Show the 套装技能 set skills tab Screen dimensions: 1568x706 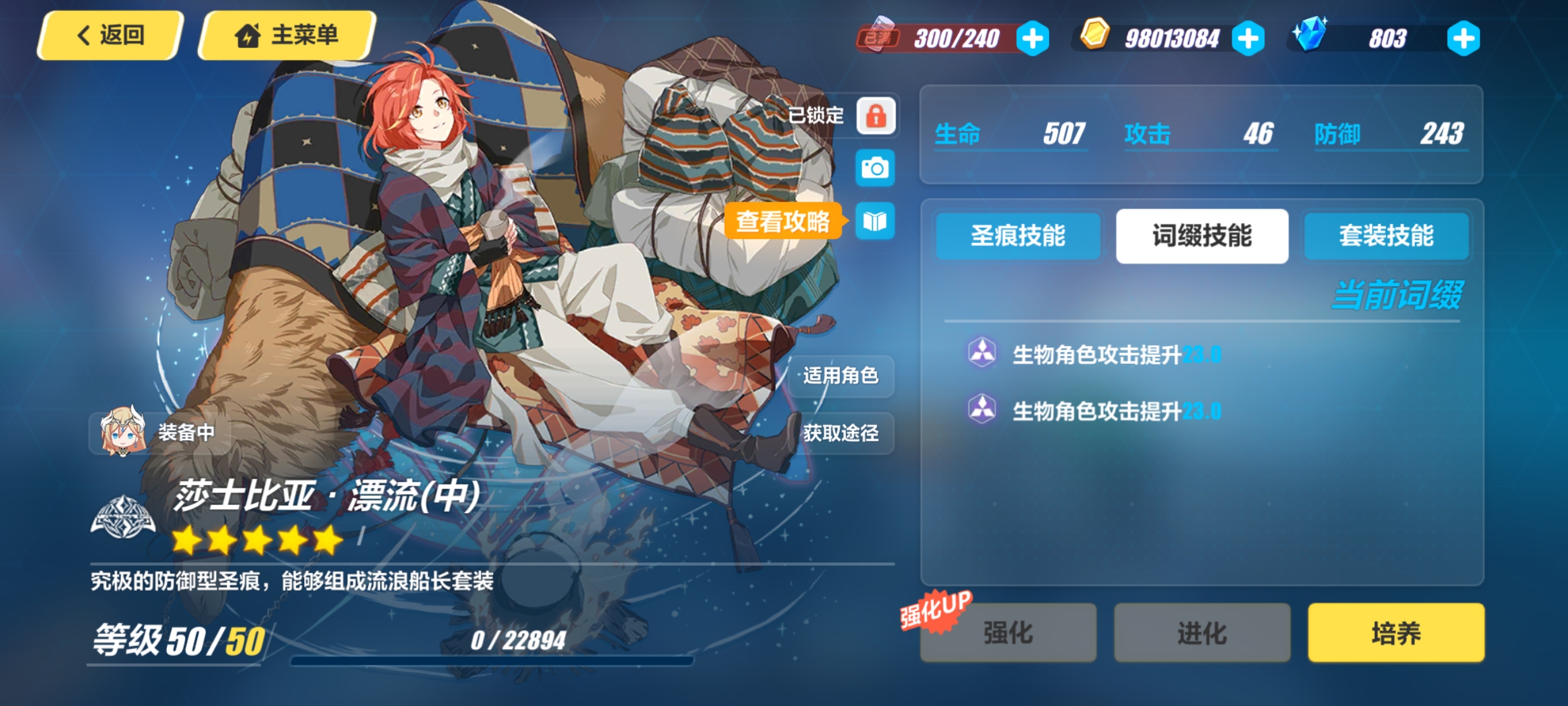[x=1386, y=236]
